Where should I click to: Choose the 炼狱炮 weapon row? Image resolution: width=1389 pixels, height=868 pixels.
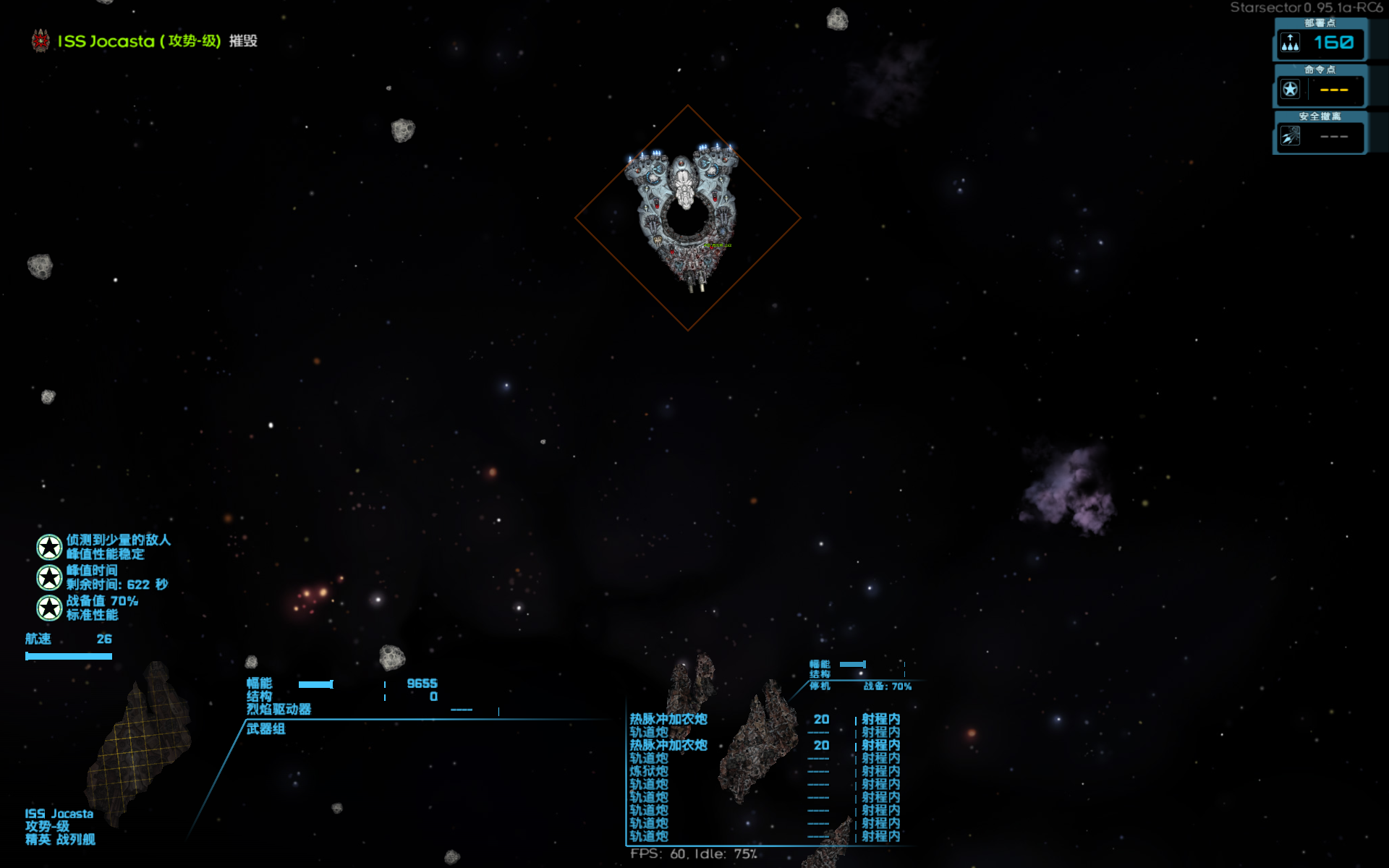(x=649, y=771)
